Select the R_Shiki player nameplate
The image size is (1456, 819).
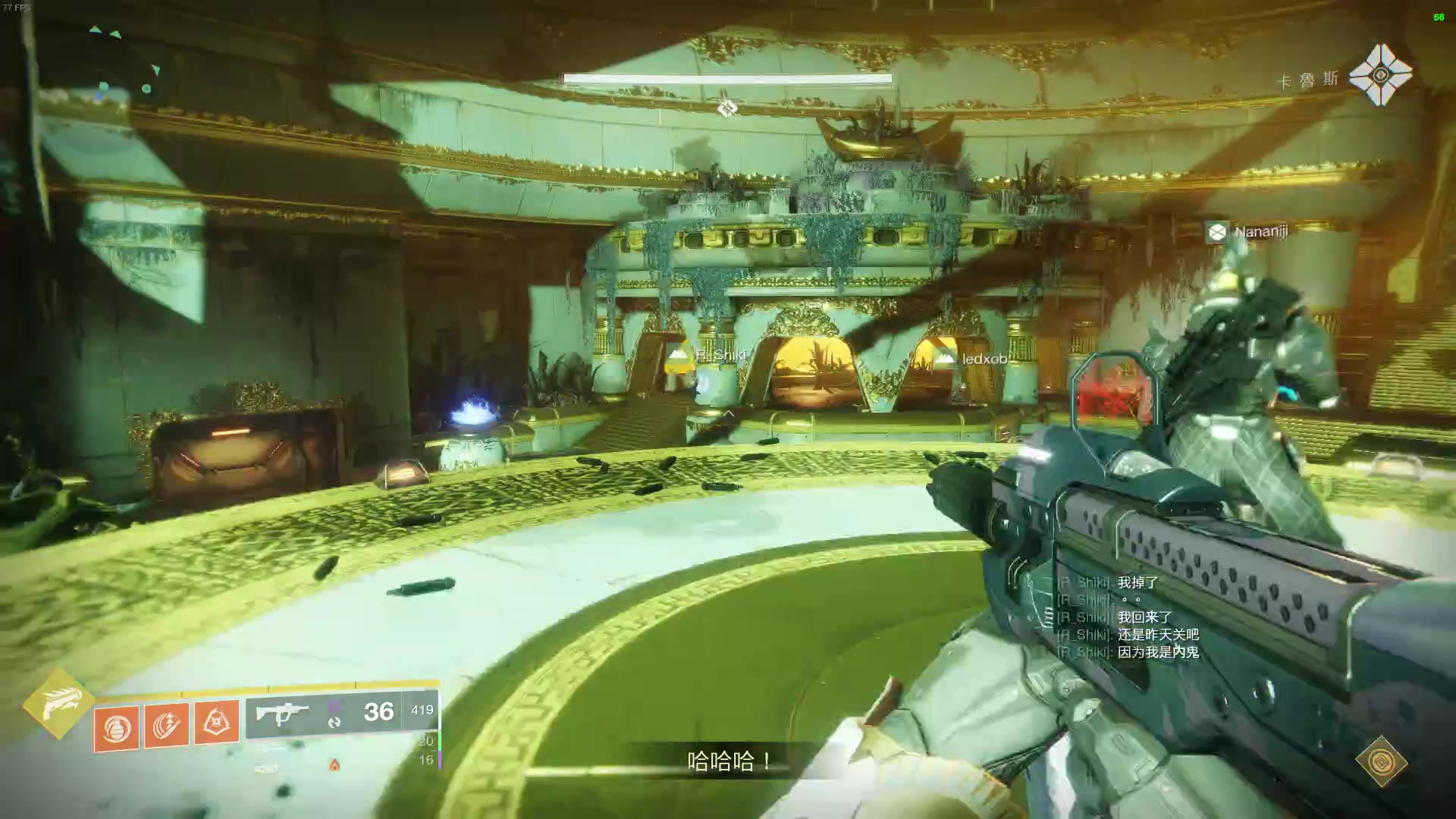coord(707,355)
